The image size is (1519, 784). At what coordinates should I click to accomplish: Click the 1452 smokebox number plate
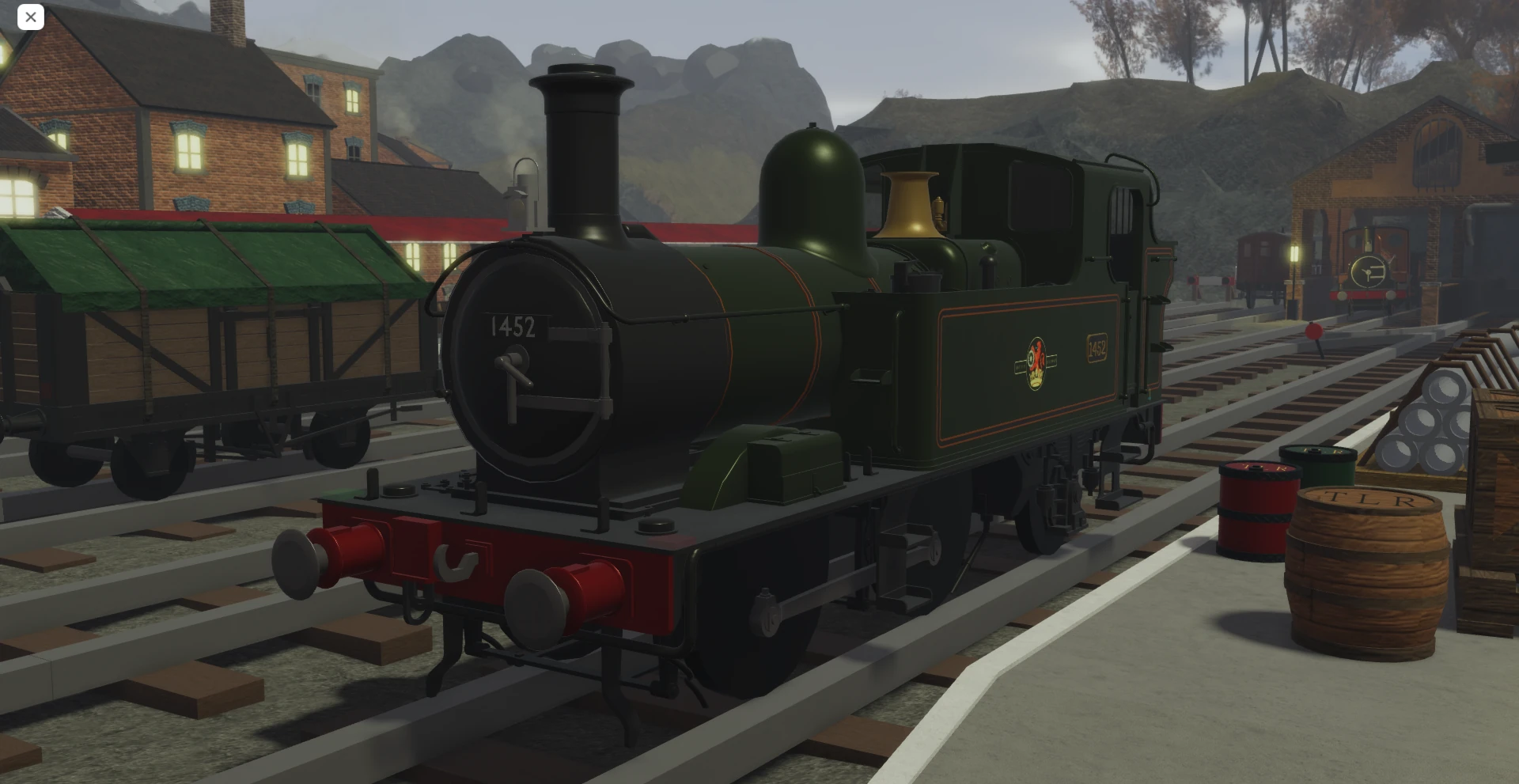514,326
